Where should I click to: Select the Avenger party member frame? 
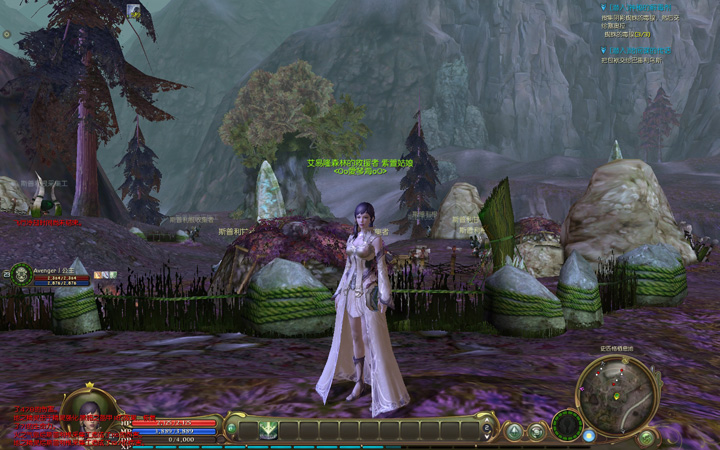48,275
